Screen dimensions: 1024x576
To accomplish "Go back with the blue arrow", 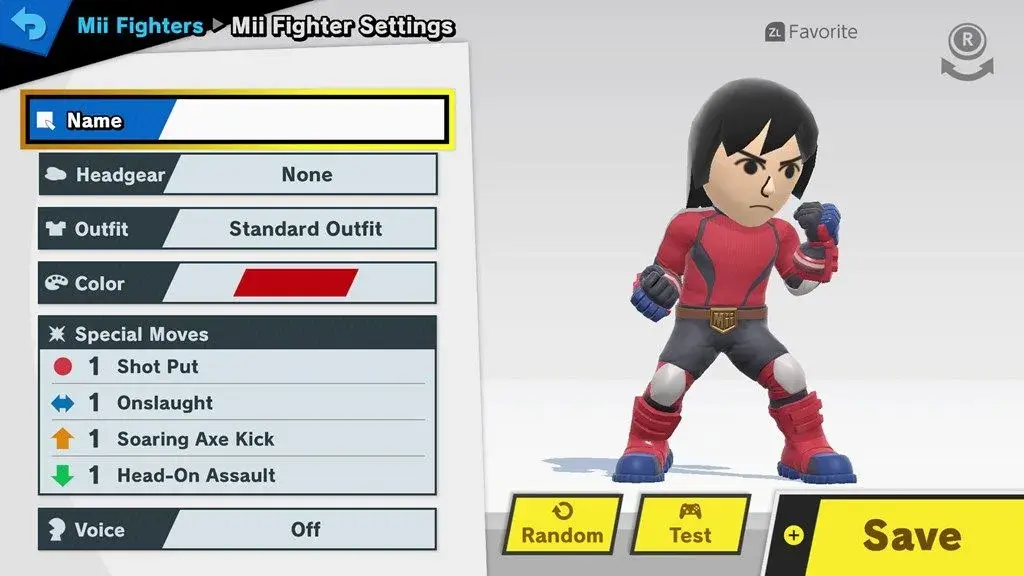I will coord(31,26).
